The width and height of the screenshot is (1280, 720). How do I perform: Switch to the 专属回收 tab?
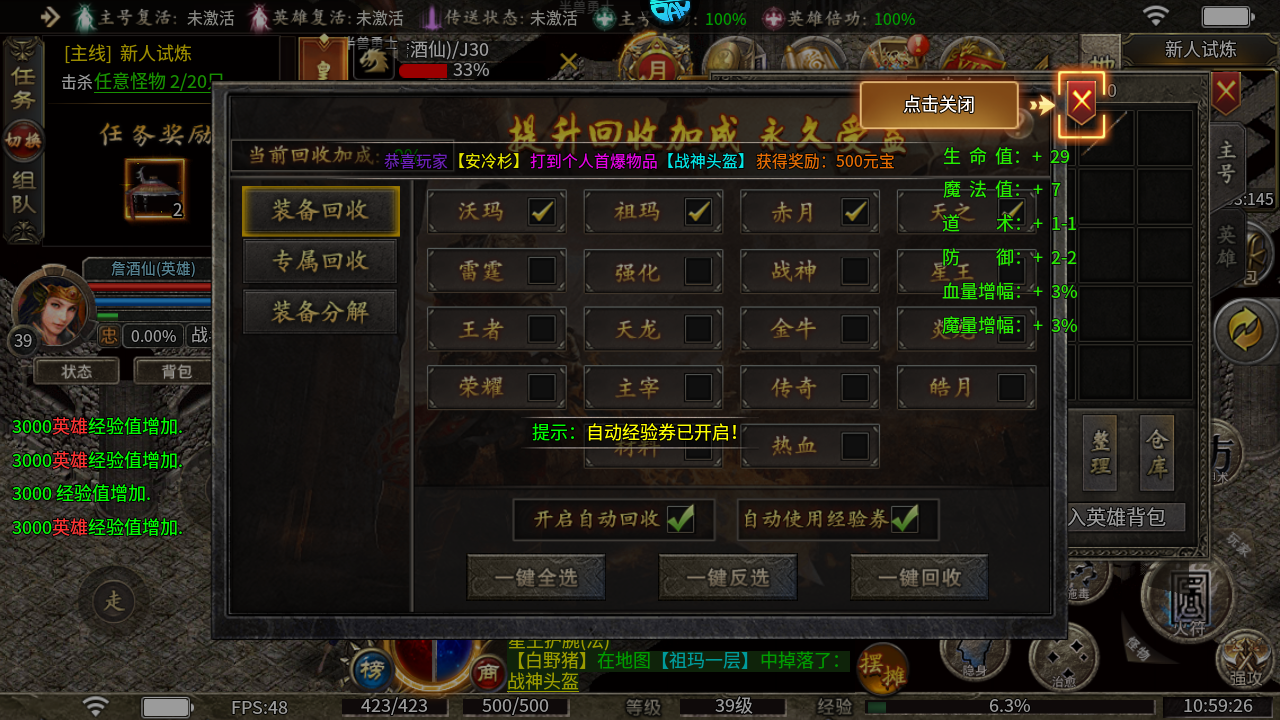tap(320, 262)
